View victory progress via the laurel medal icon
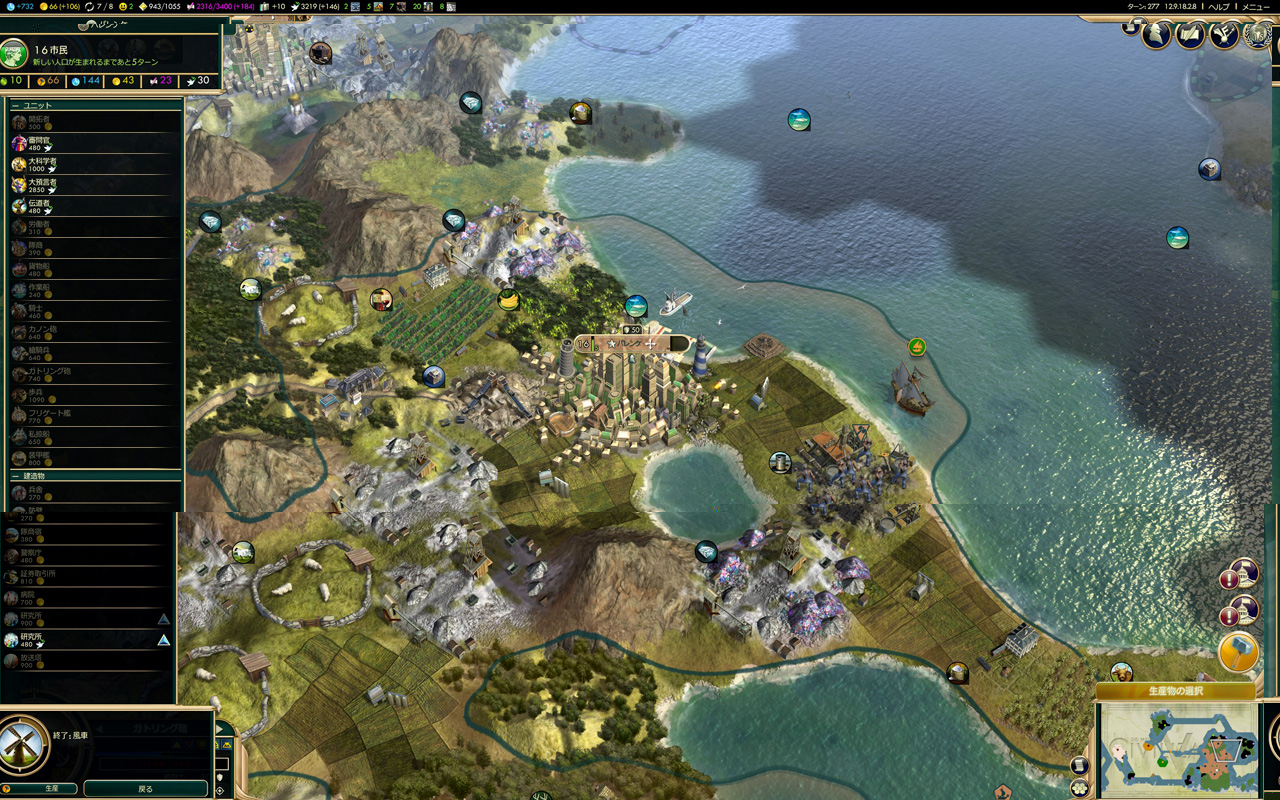 [x=1256, y=36]
